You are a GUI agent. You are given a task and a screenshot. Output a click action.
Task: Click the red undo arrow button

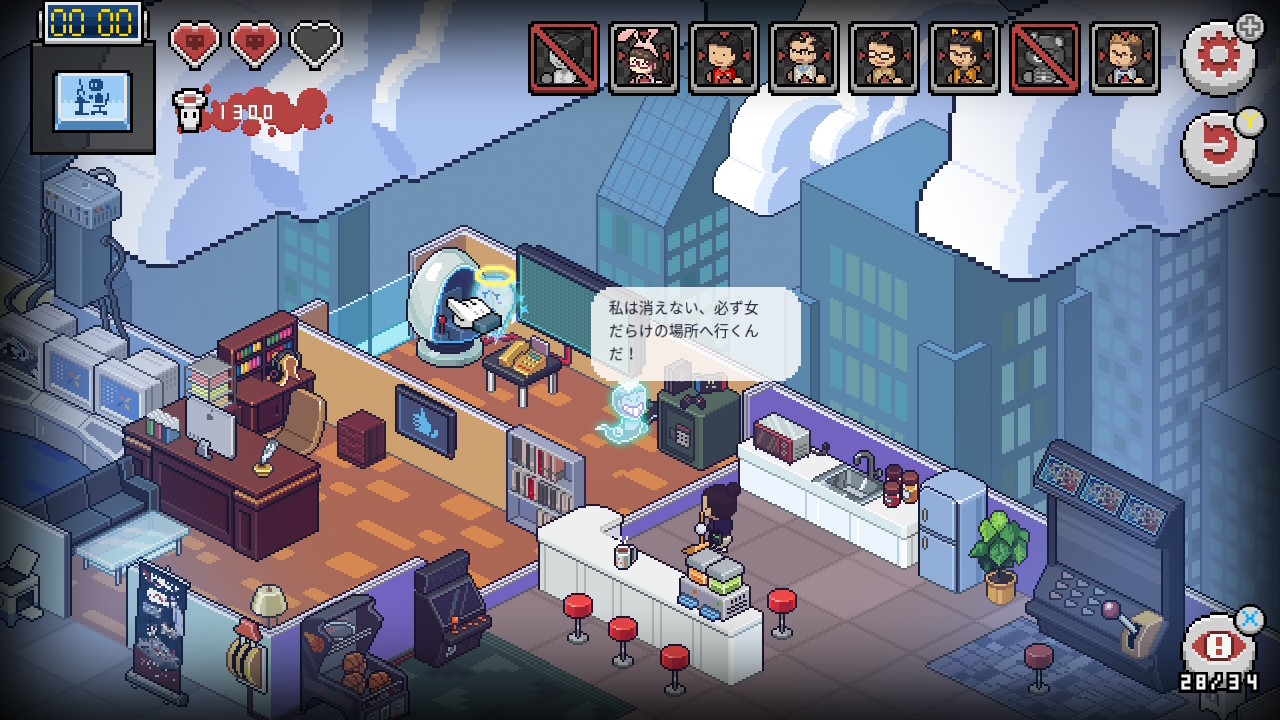(1217, 148)
